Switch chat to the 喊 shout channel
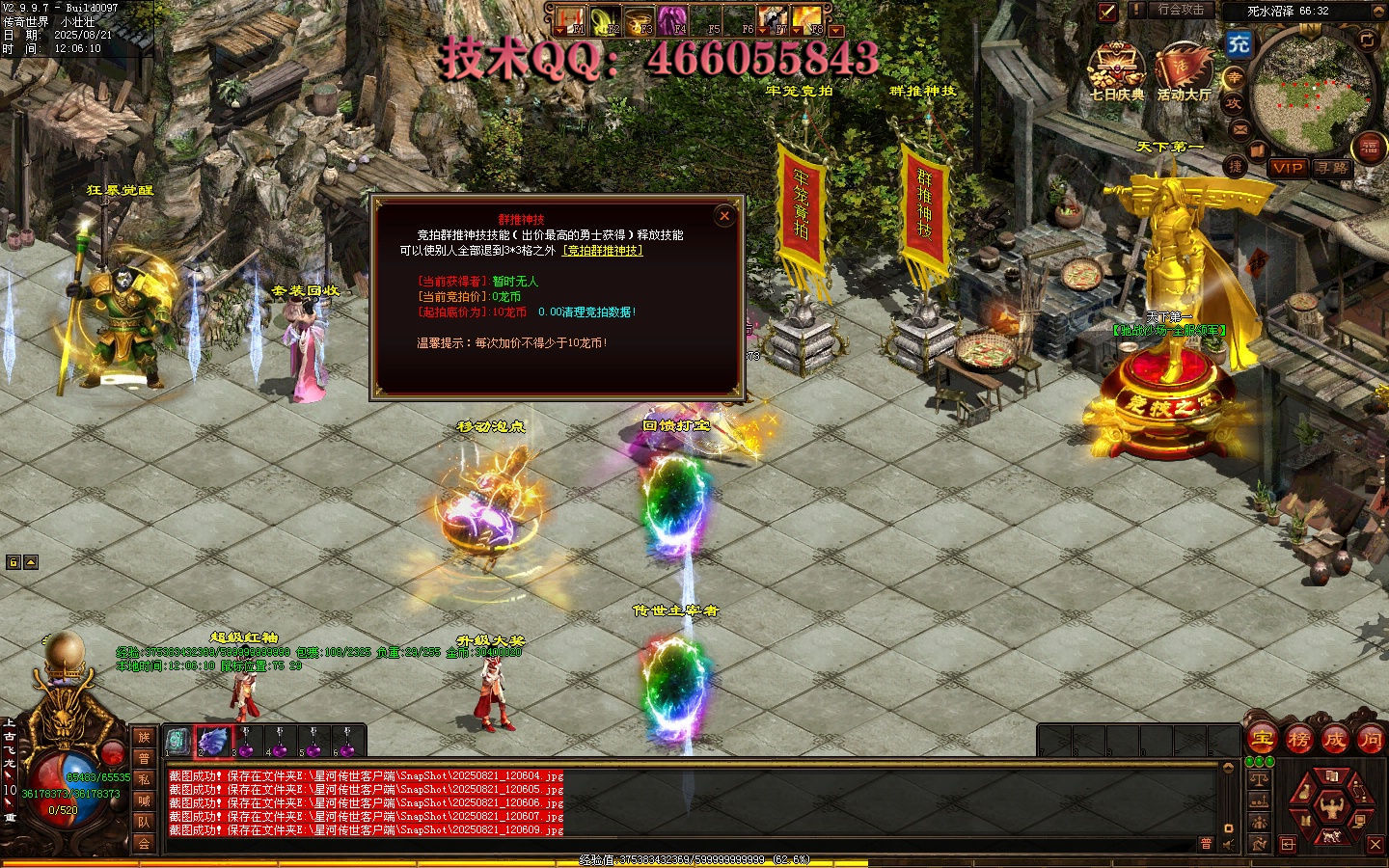The width and height of the screenshot is (1389, 868). (144, 800)
